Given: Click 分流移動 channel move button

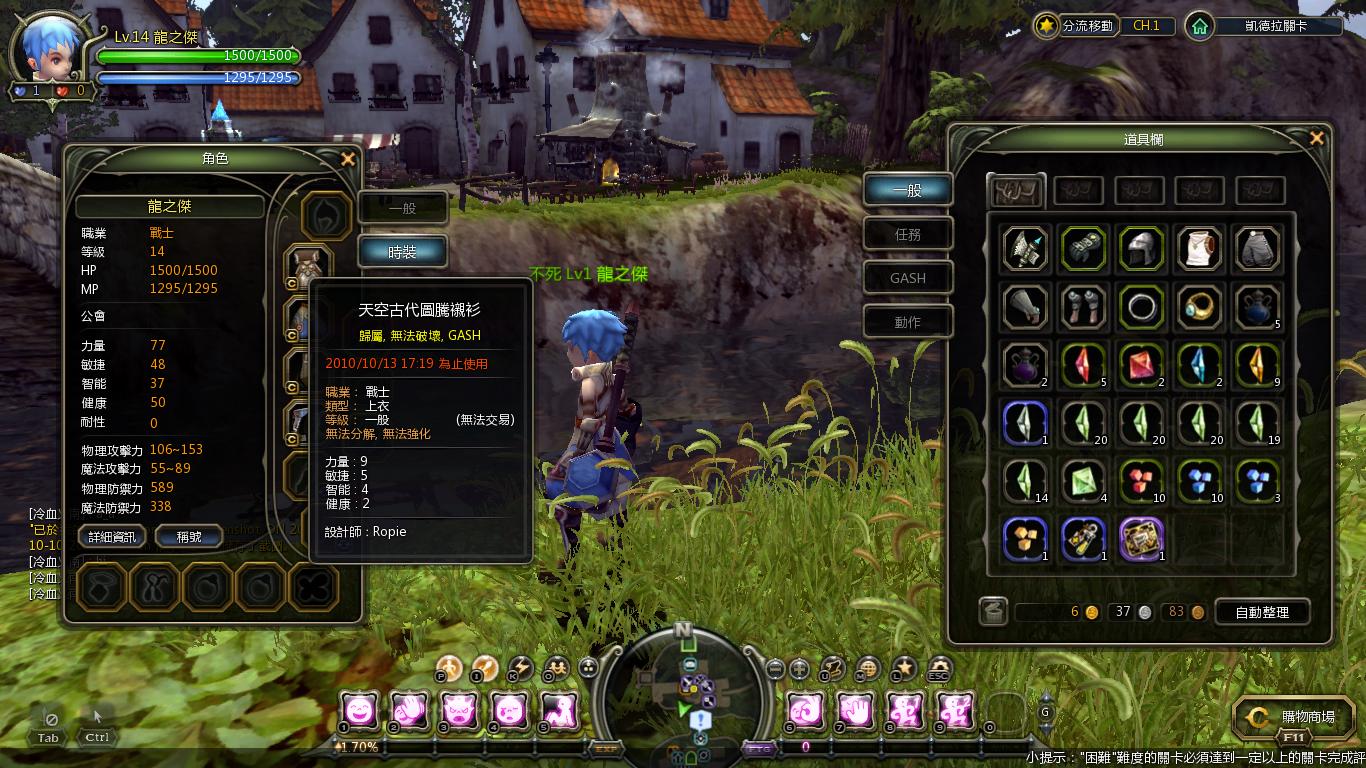Looking at the screenshot, I should (x=1075, y=26).
